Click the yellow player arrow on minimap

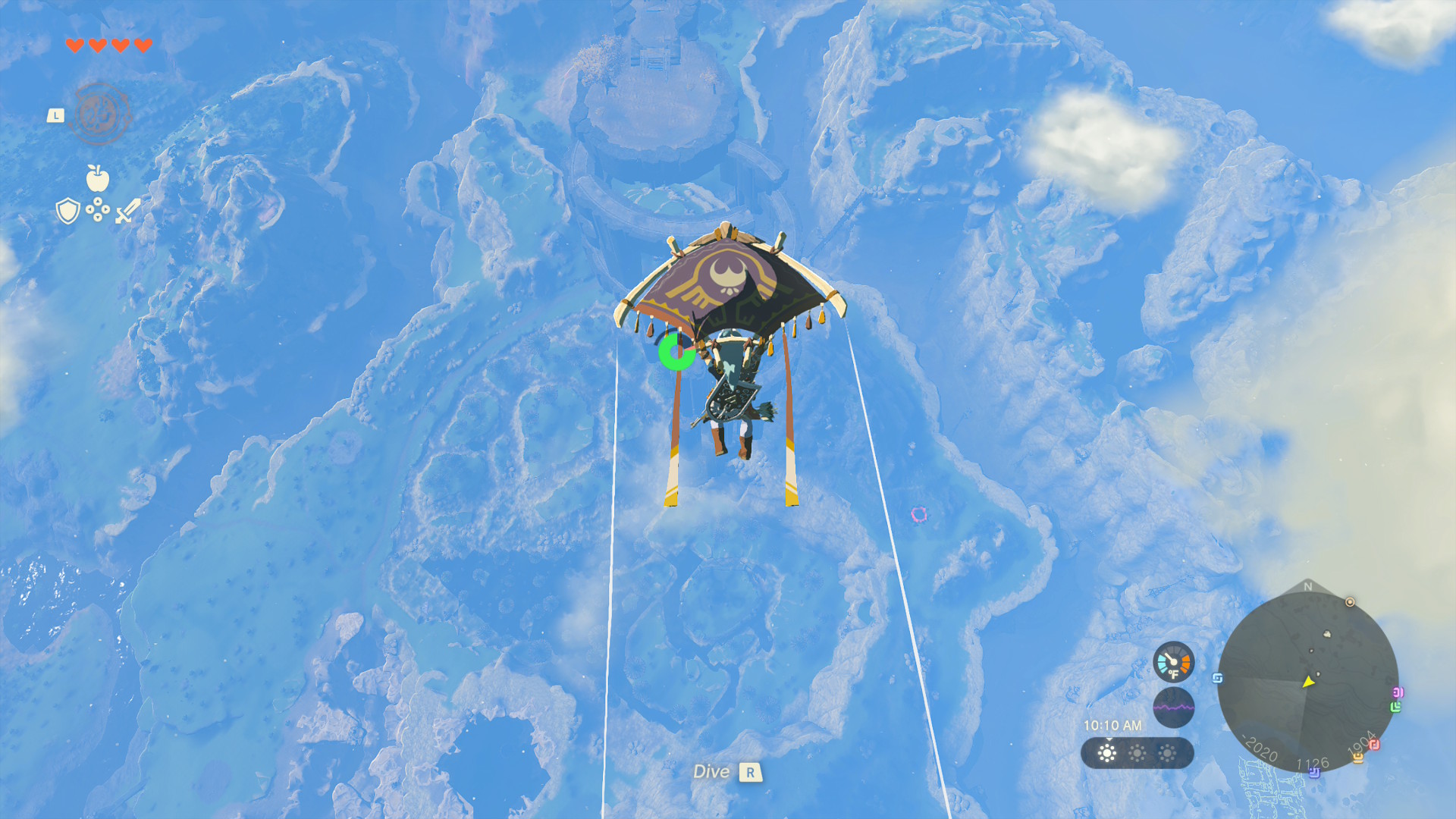[x=1308, y=682]
